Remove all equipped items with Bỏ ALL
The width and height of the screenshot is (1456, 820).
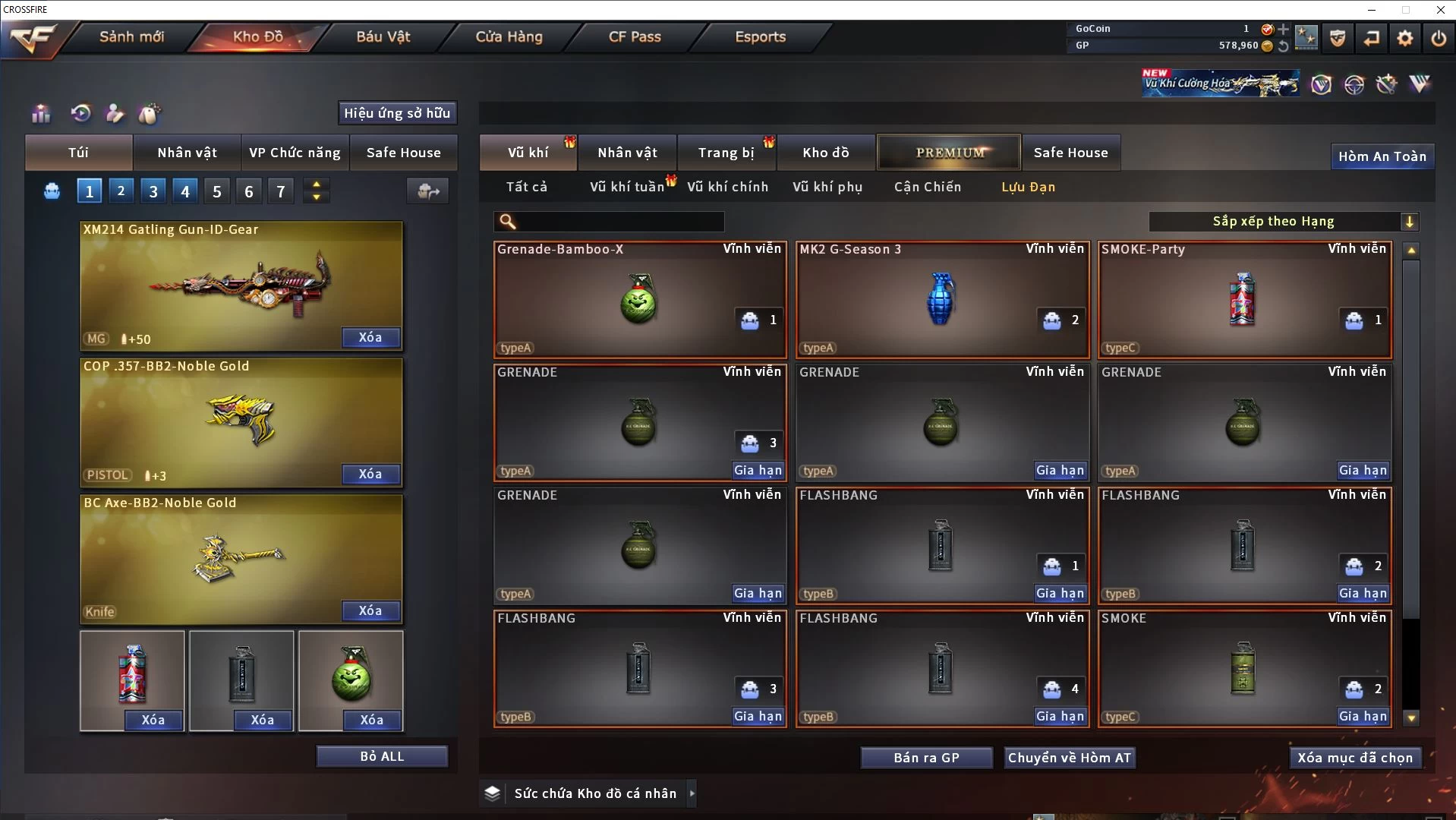point(382,756)
